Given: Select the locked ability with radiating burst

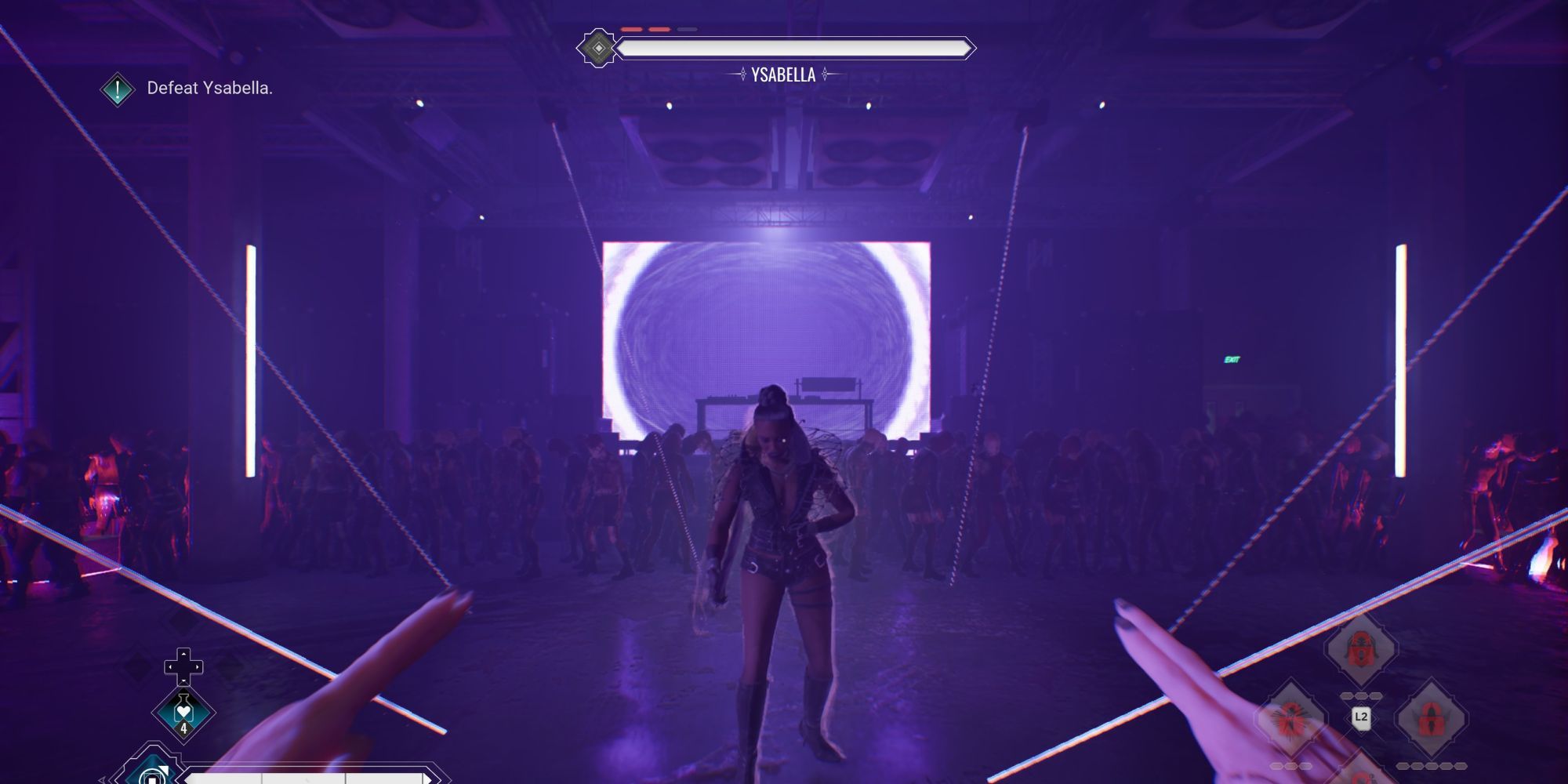Looking at the screenshot, I should coord(1291,719).
